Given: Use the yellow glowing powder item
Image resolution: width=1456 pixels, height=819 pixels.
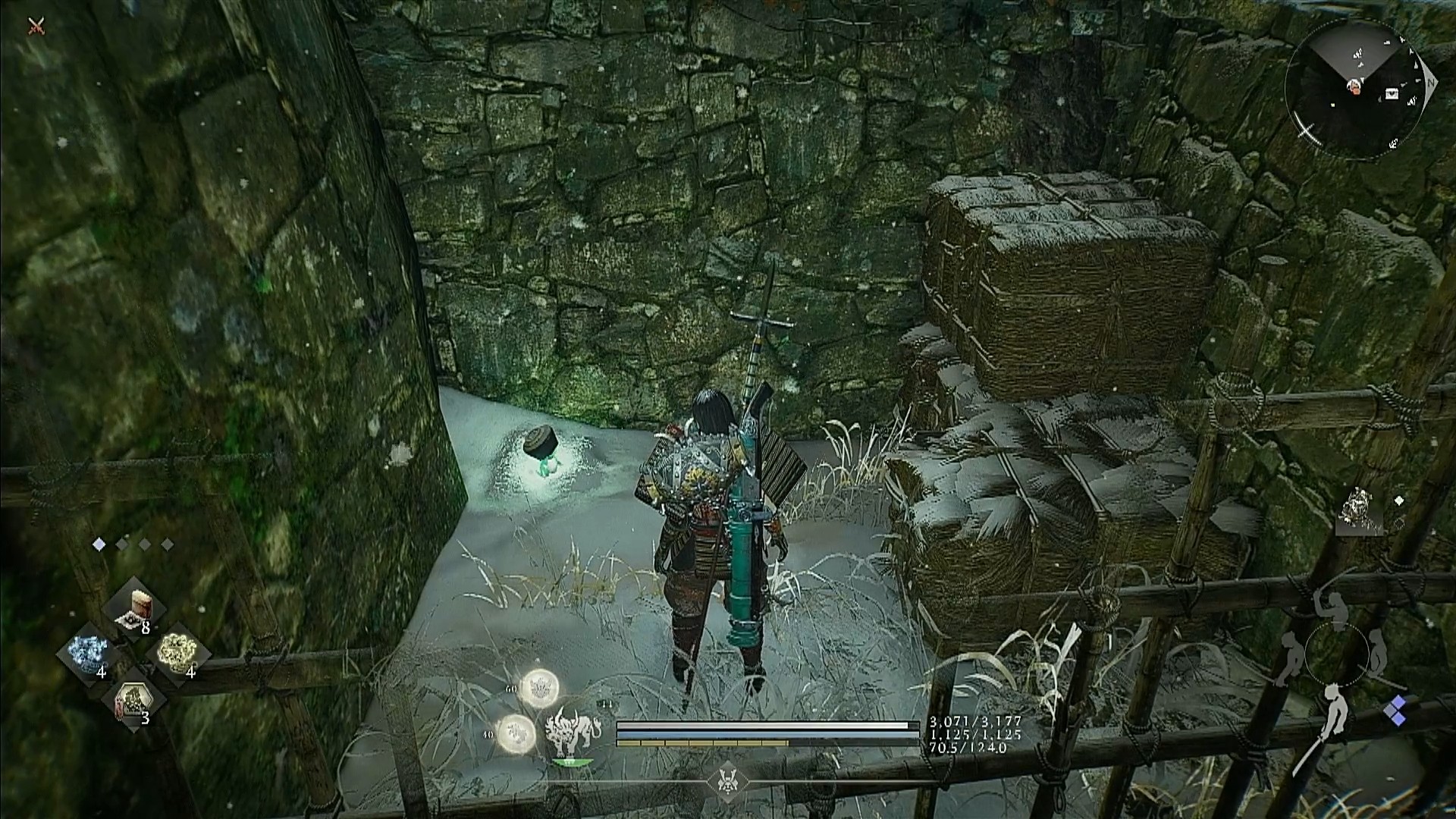Looking at the screenshot, I should click(x=177, y=652).
